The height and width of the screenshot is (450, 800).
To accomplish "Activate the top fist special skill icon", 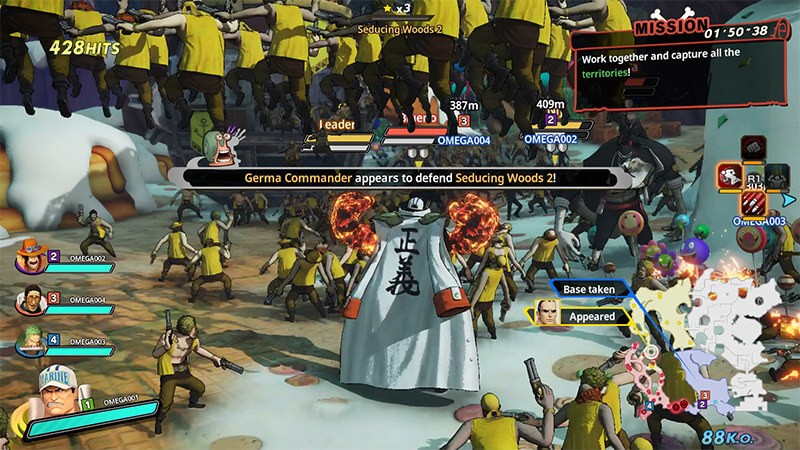I will 755,148.
